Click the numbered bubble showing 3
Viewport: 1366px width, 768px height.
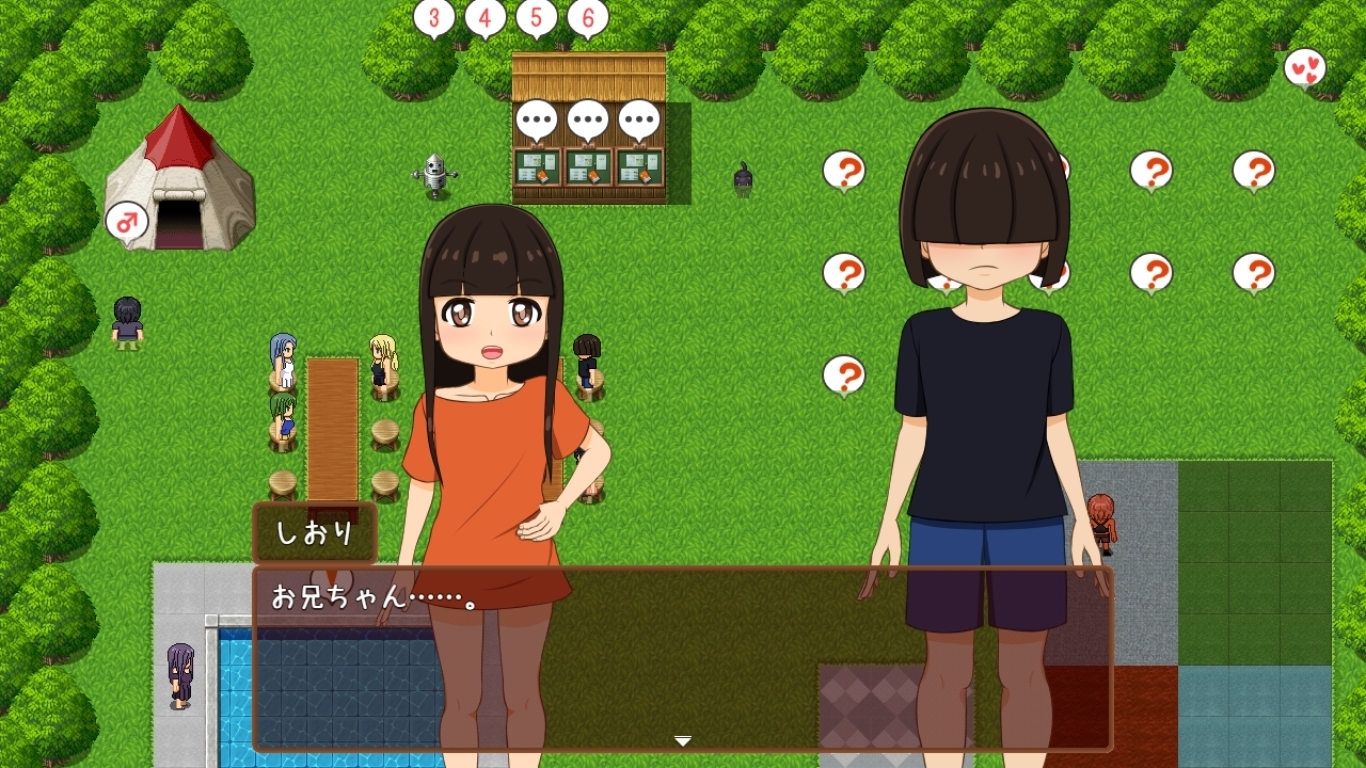pos(434,16)
